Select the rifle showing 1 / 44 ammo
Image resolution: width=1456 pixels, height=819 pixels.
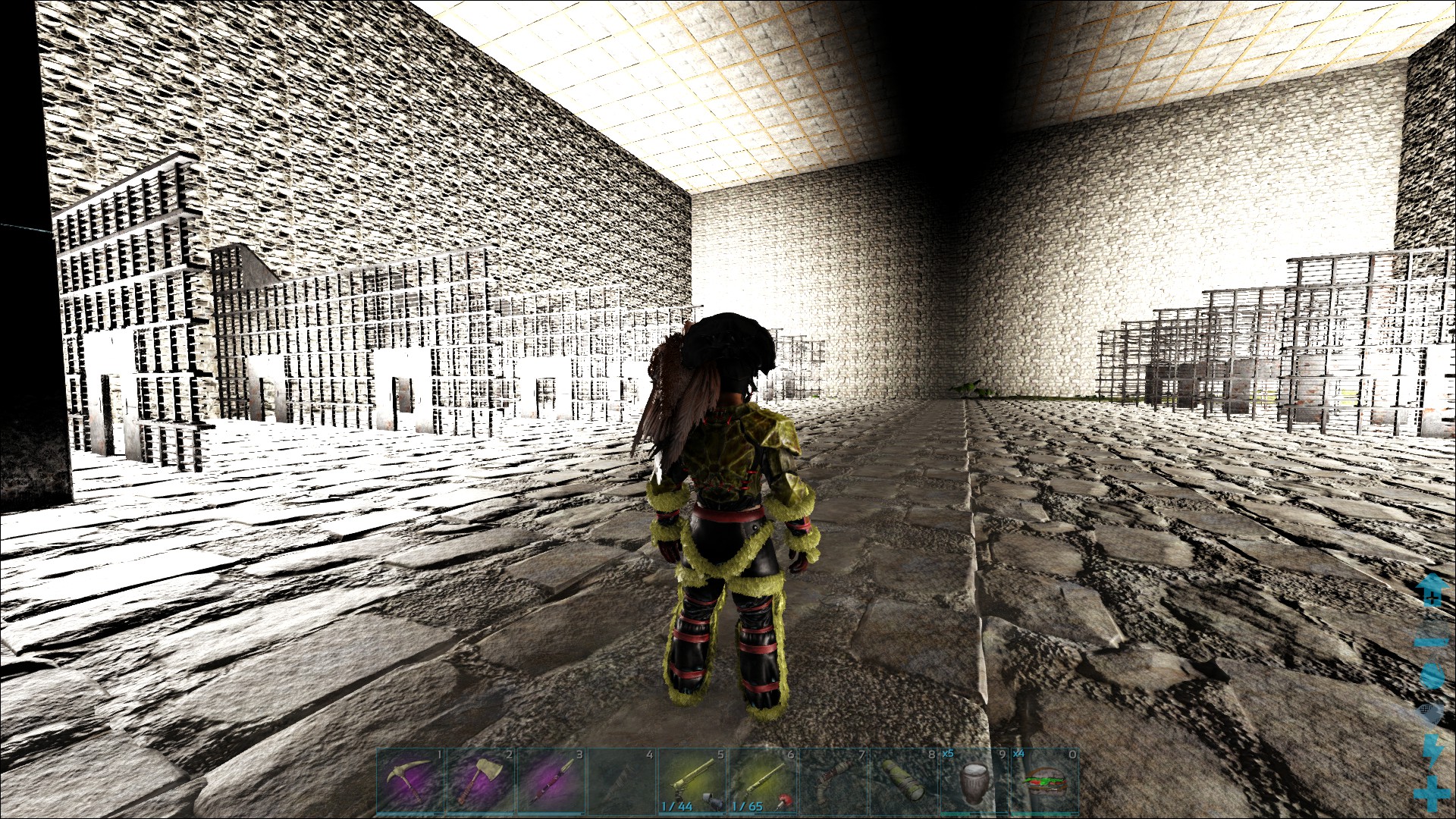(692, 781)
